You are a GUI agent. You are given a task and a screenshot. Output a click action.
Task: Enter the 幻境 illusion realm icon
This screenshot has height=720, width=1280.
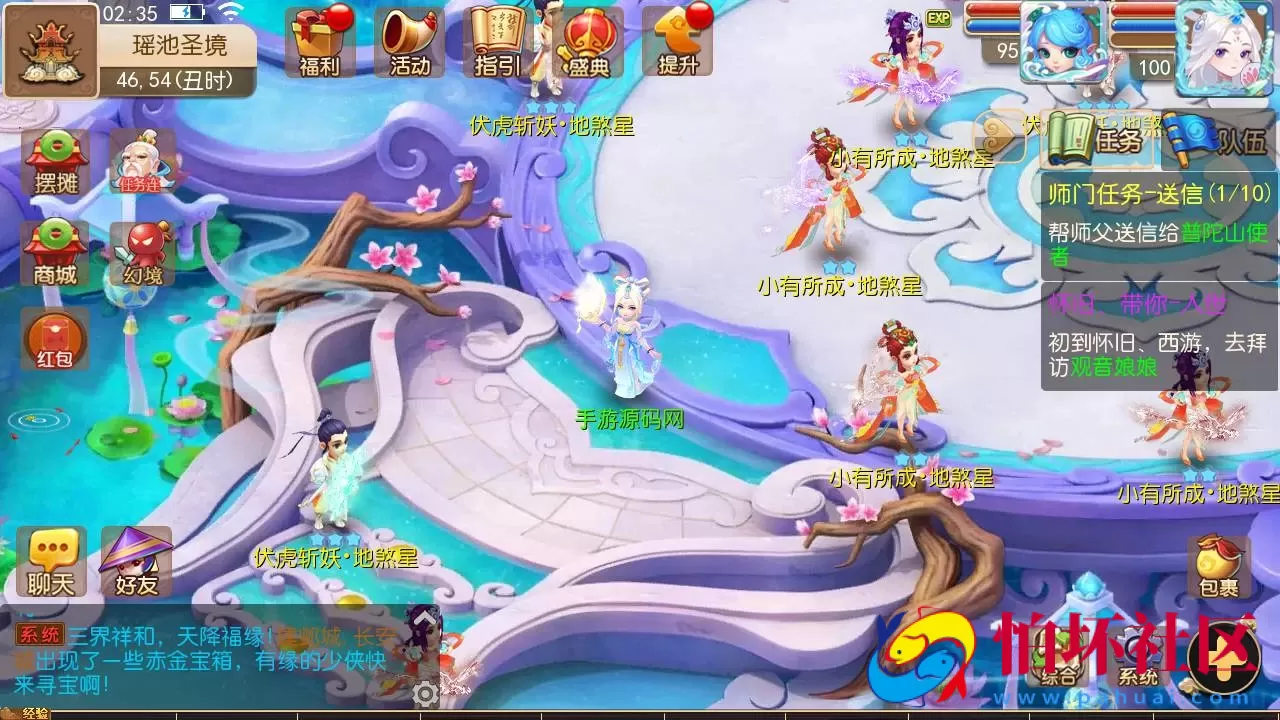[143, 252]
